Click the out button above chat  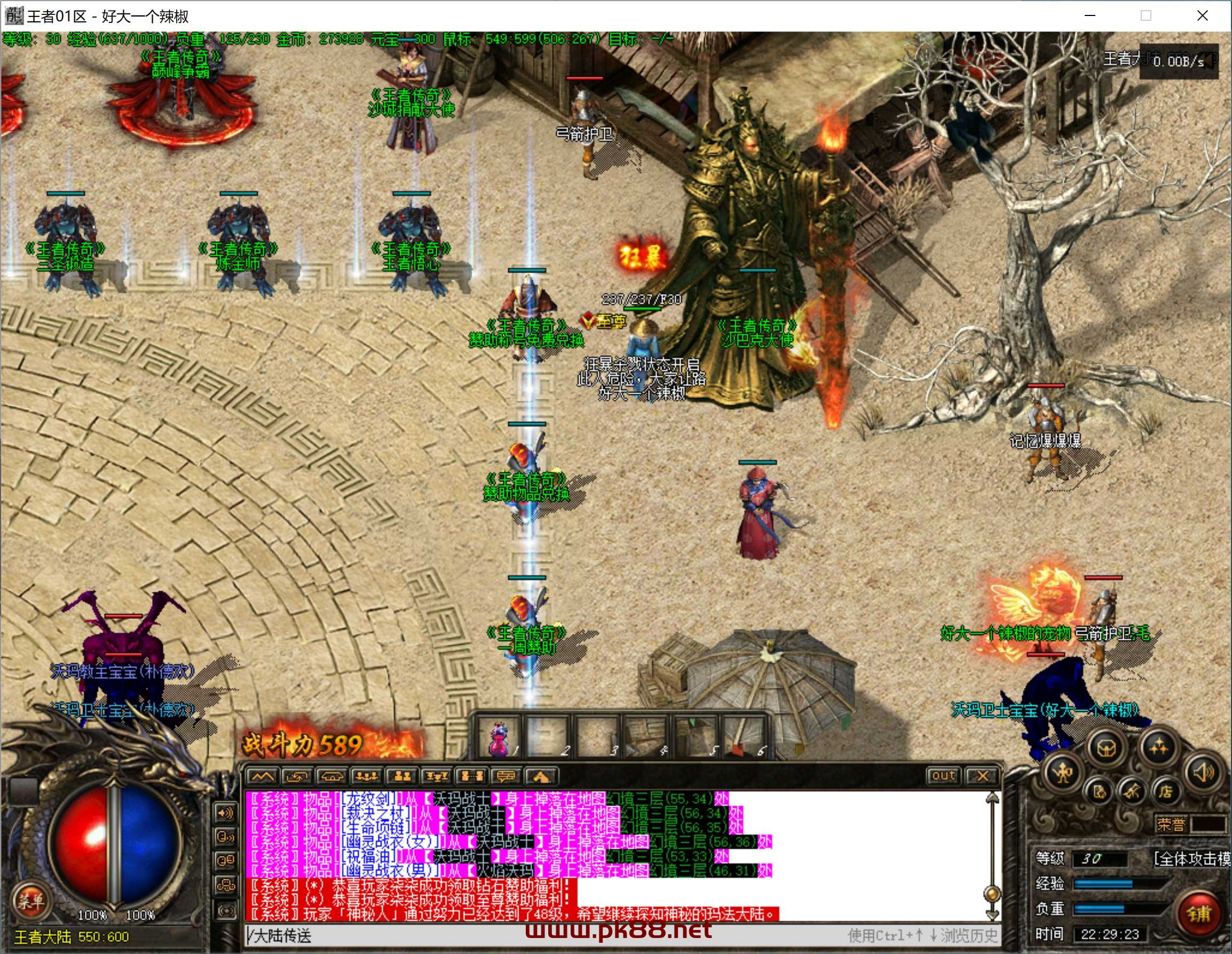point(943,776)
